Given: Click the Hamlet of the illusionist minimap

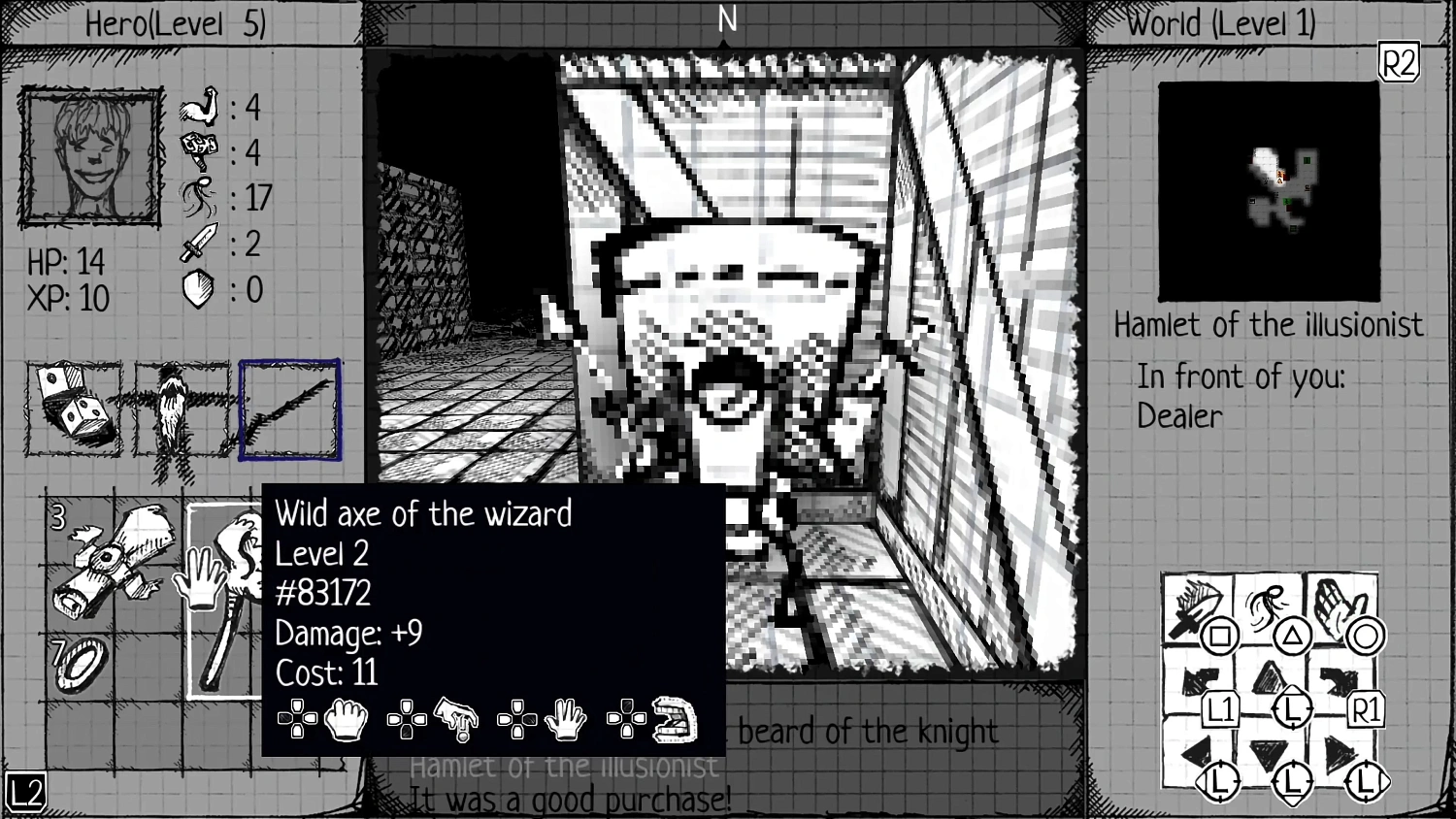Looking at the screenshot, I should (1269, 190).
